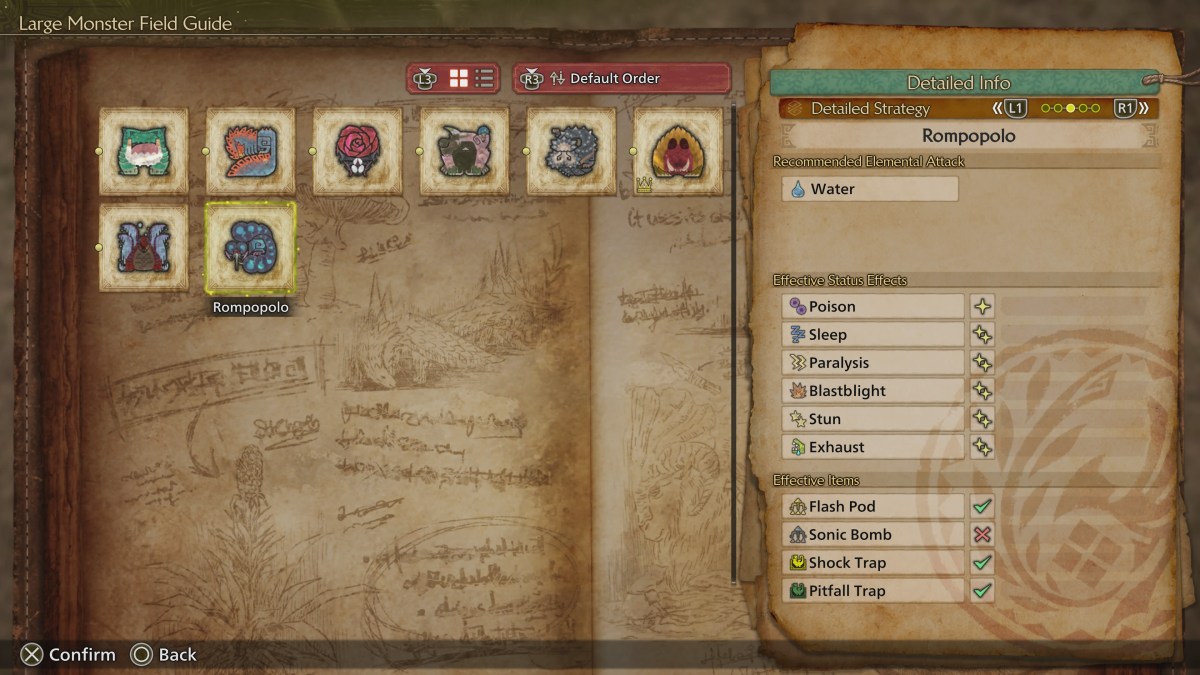Switch to the list view layout
This screenshot has width=1200, height=675.
pos(484,78)
